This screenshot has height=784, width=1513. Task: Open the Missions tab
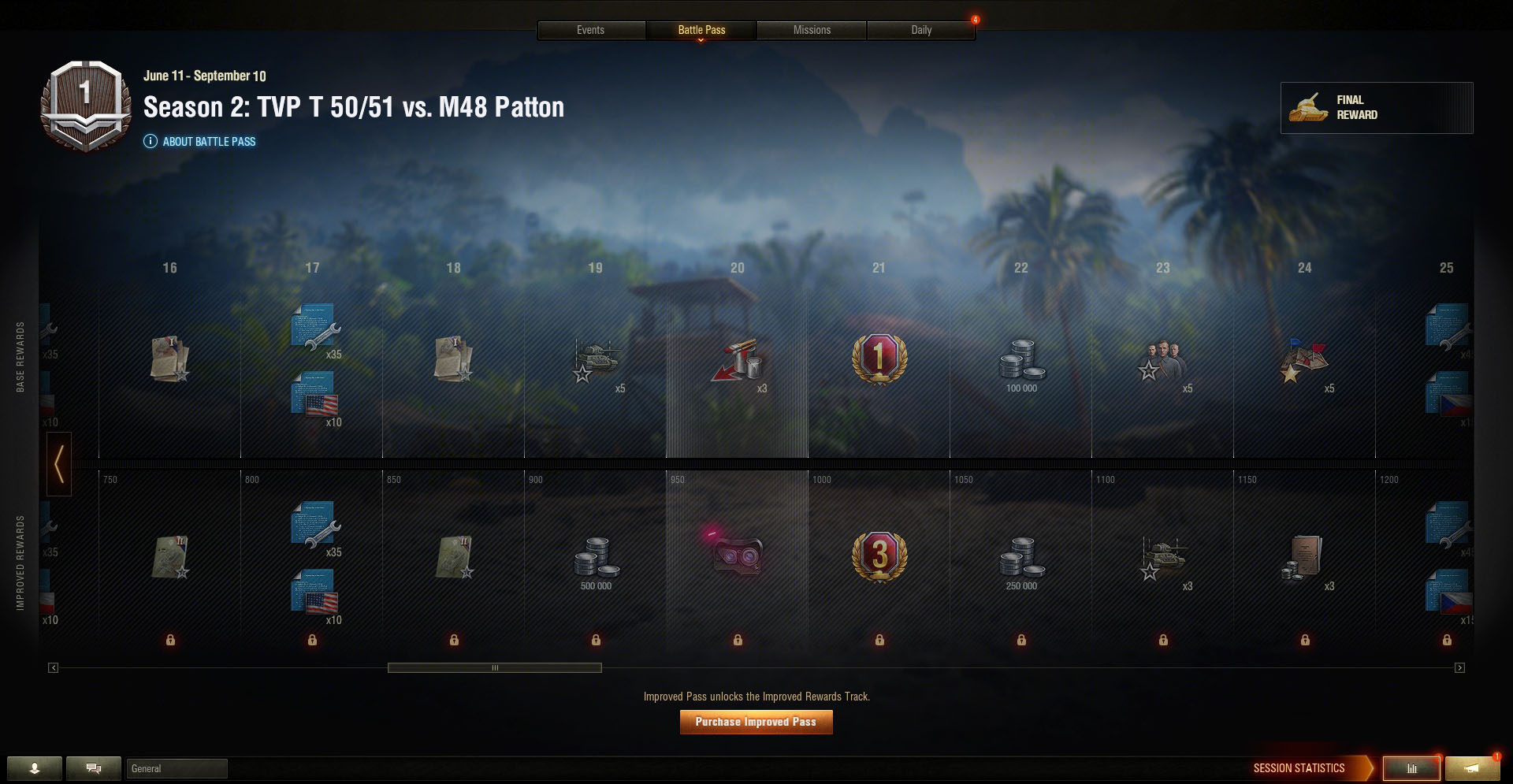point(812,30)
